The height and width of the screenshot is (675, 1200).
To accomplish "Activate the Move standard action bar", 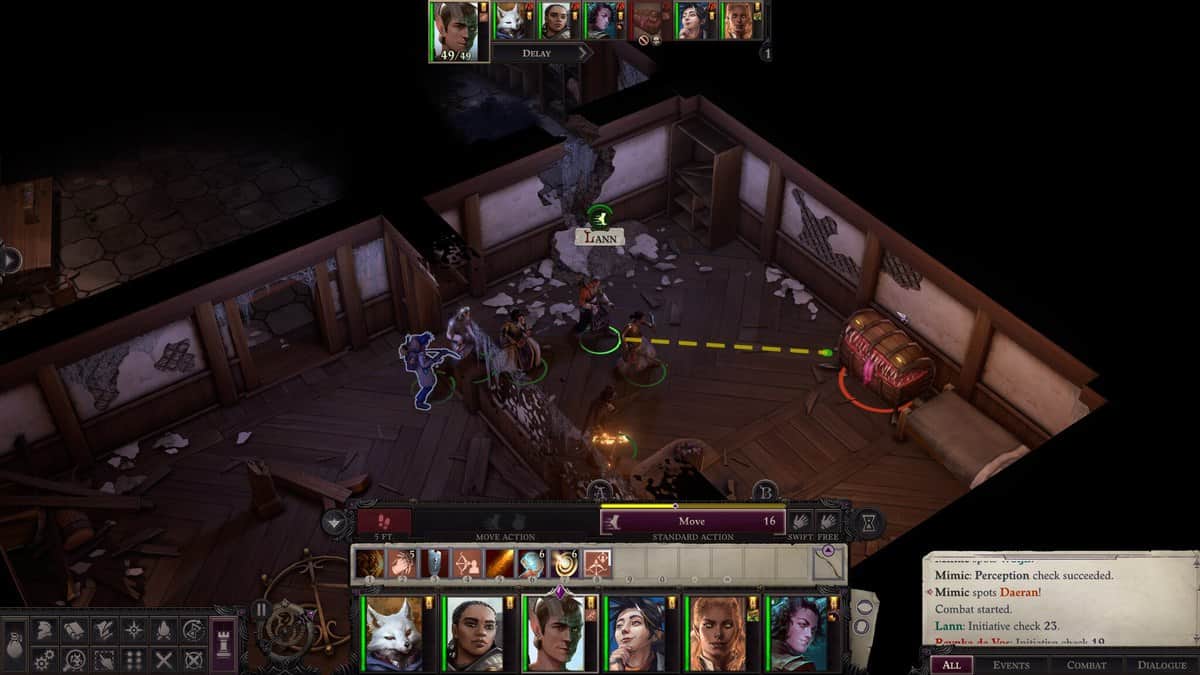I will 691,521.
